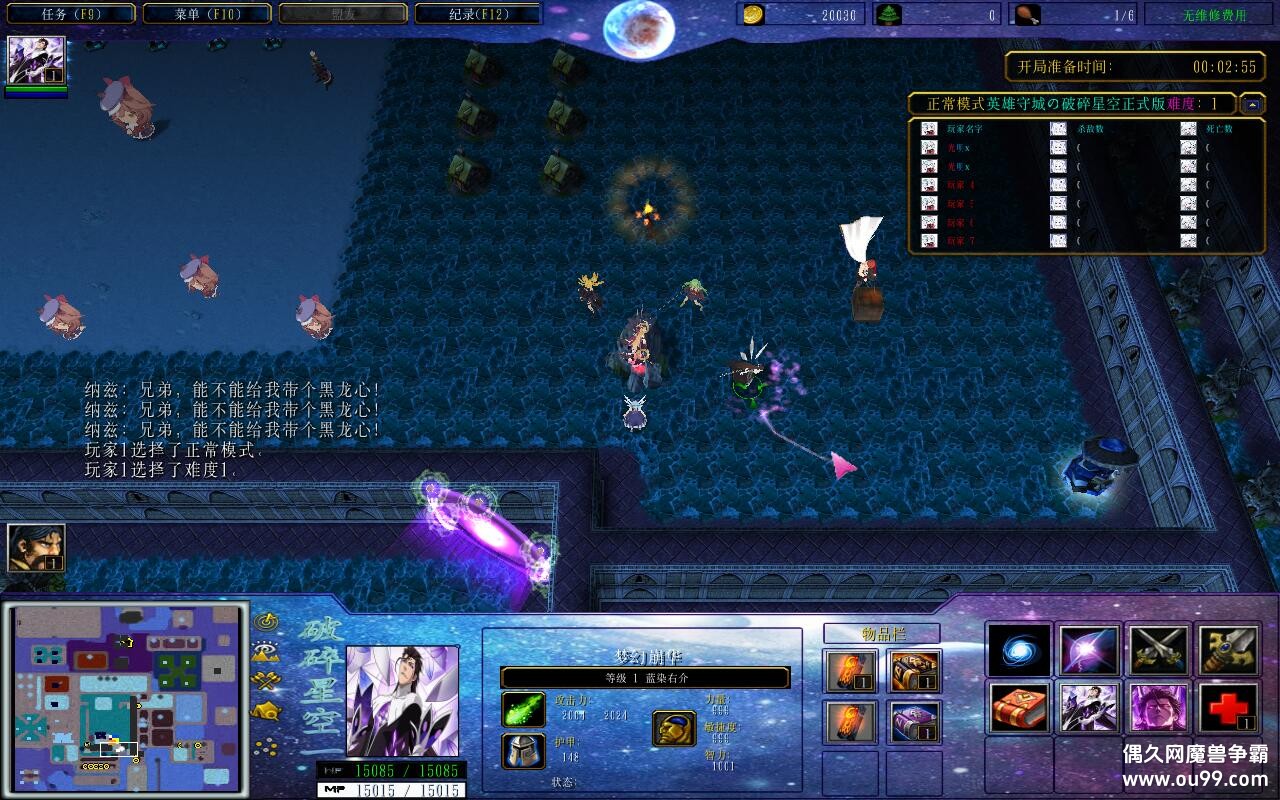
Task: Cast the galaxy spiral ability
Action: tap(1017, 650)
